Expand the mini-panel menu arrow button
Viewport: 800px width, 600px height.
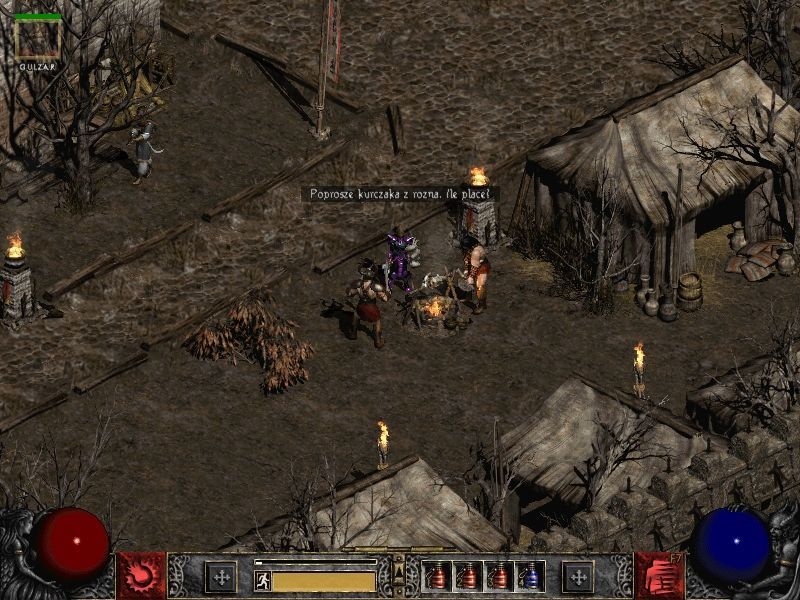click(x=399, y=571)
